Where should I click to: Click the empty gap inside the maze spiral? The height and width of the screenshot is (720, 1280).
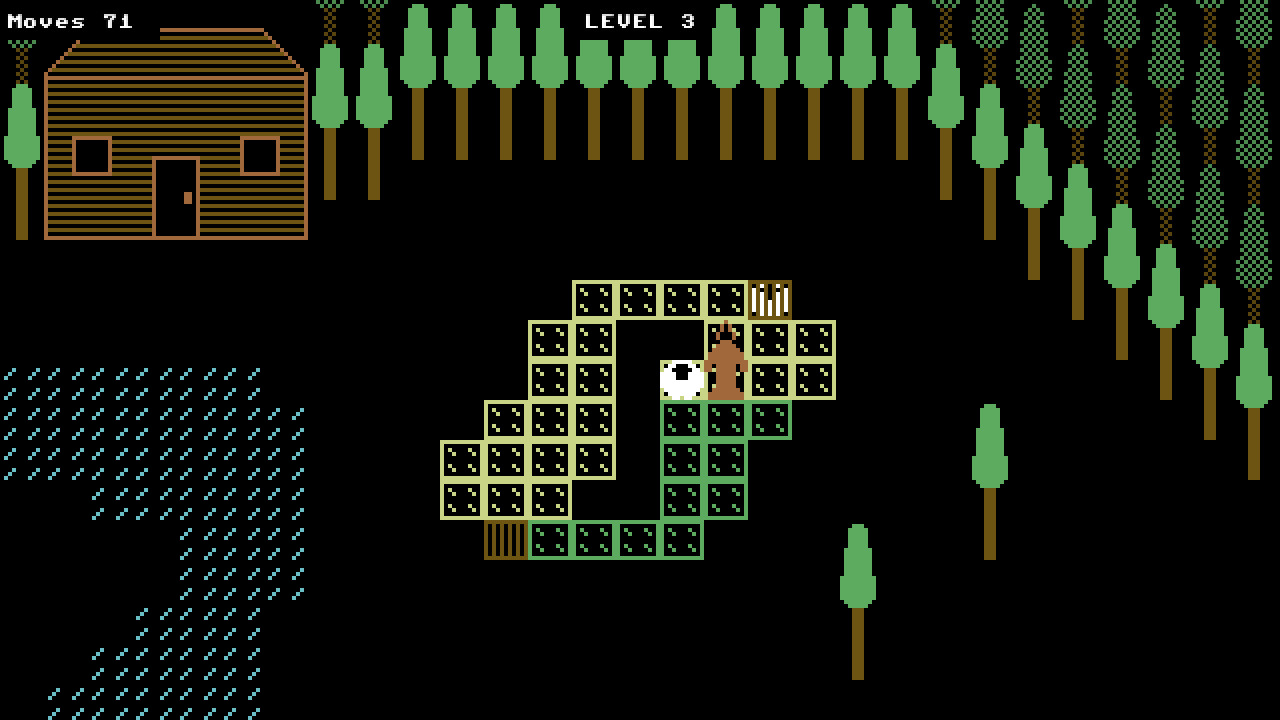pyautogui.click(x=640, y=450)
